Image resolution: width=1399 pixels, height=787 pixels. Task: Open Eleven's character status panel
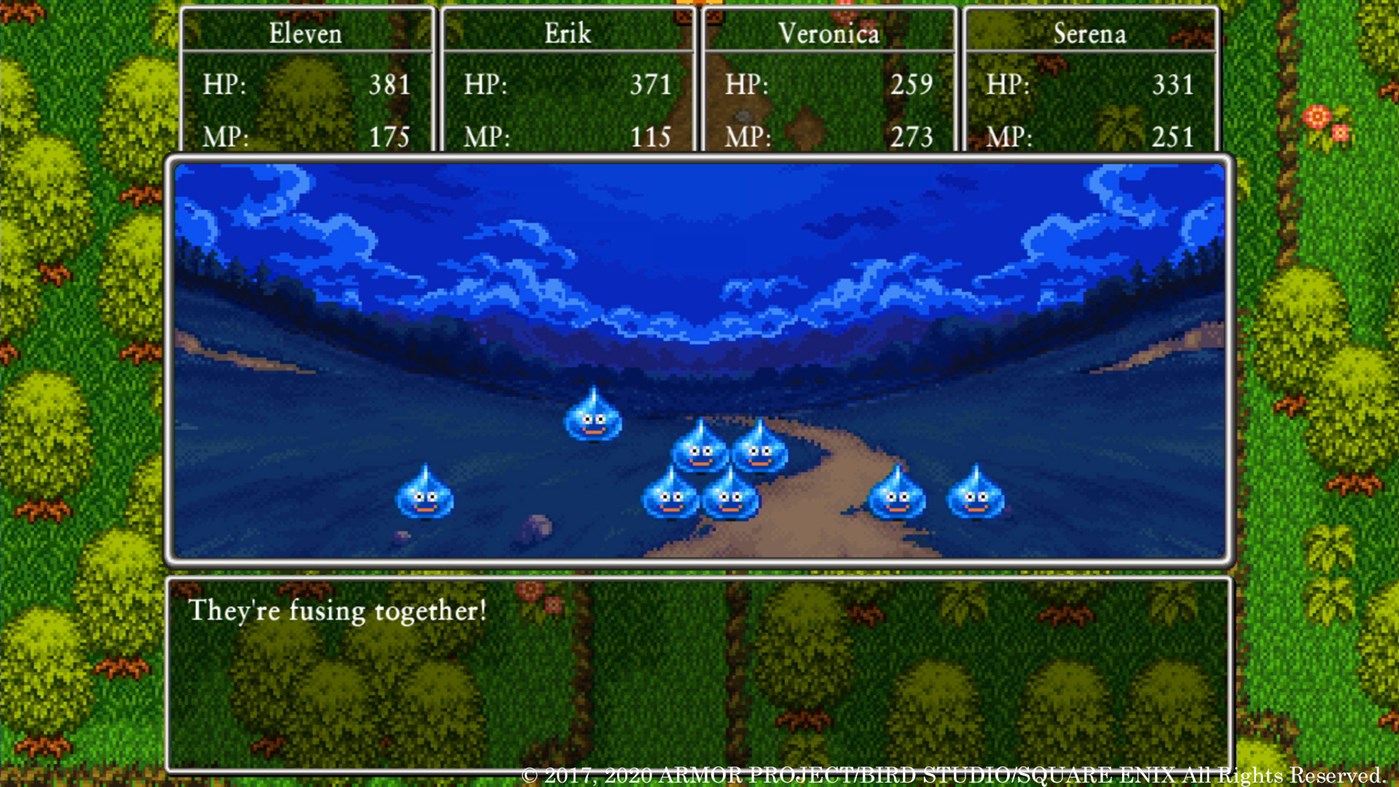(x=305, y=80)
